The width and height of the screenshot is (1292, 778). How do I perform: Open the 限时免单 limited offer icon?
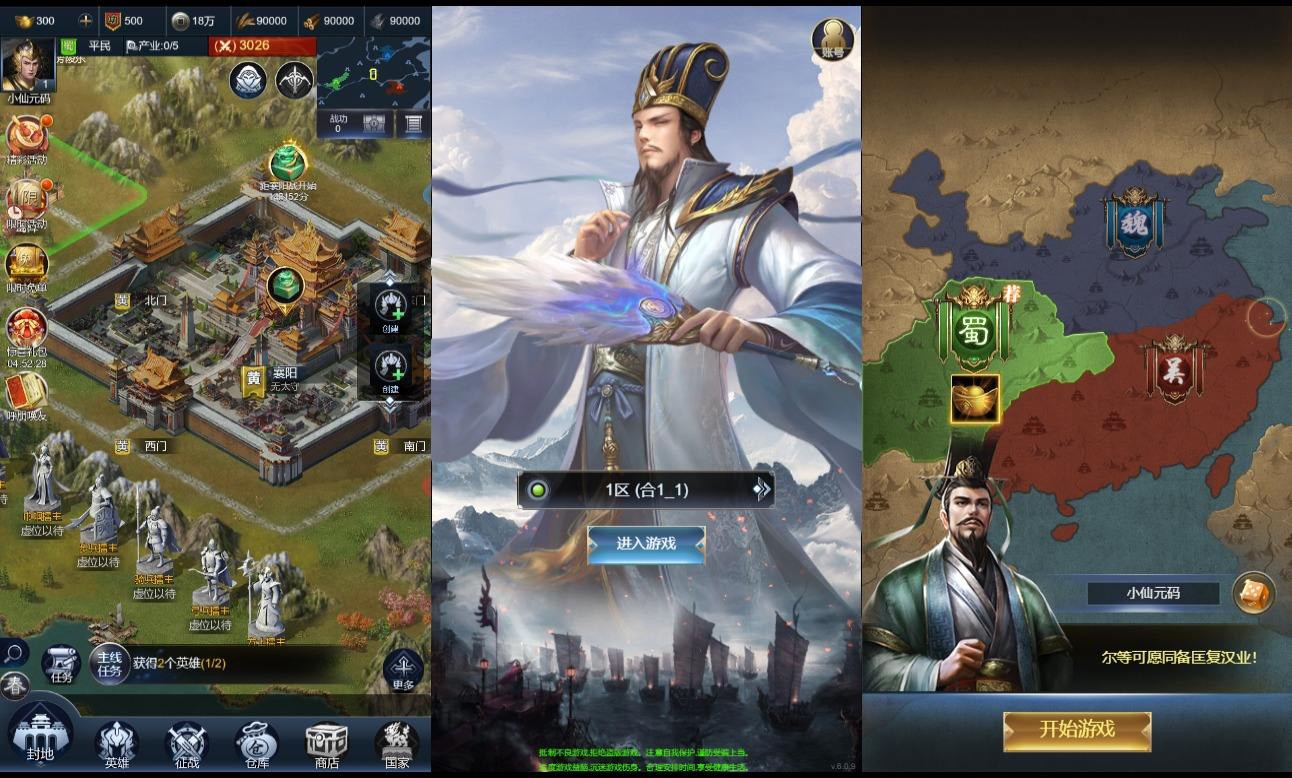coord(26,265)
